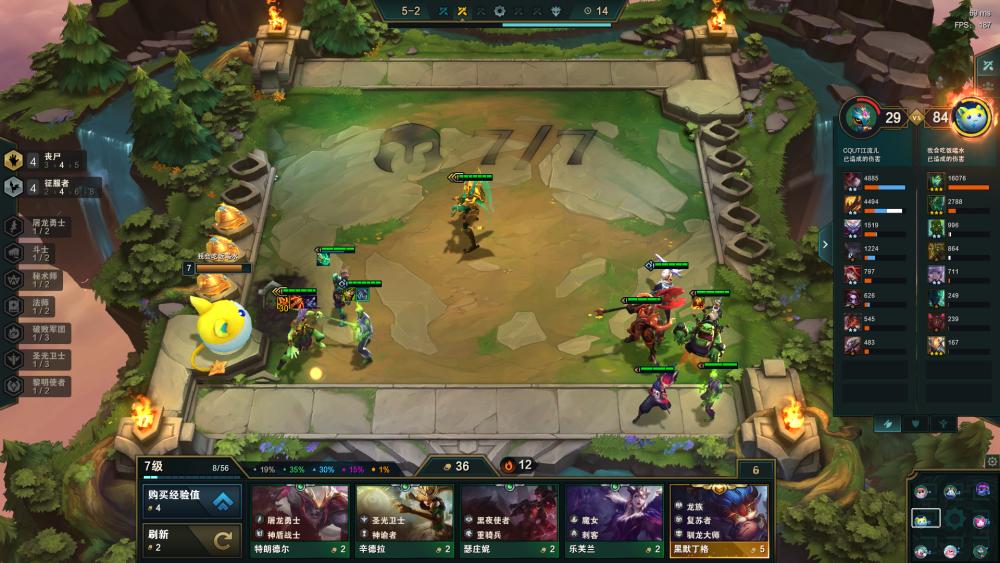Select the 法师 trait entry

tap(40, 306)
